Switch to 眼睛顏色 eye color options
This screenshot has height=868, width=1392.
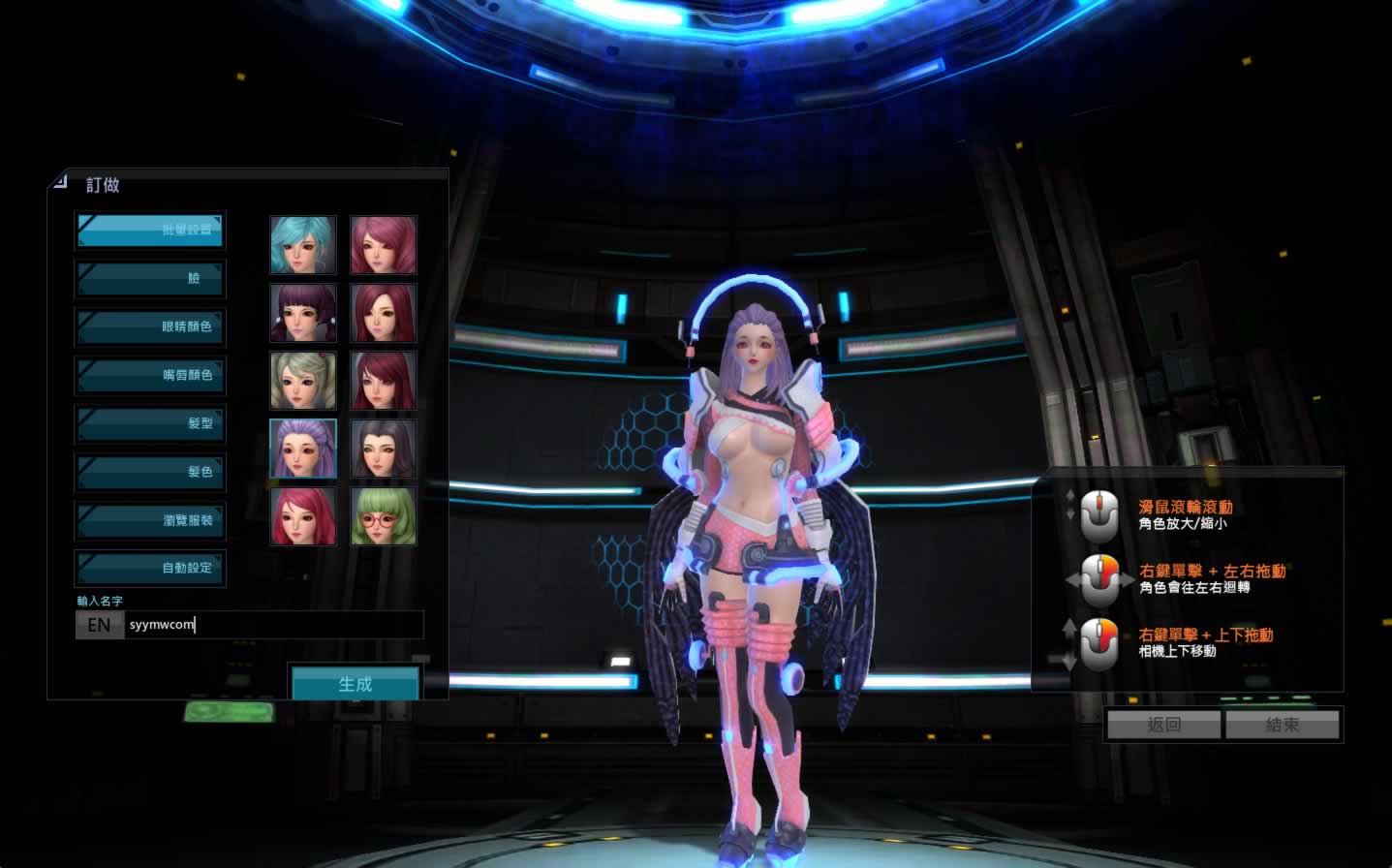pyautogui.click(x=150, y=326)
